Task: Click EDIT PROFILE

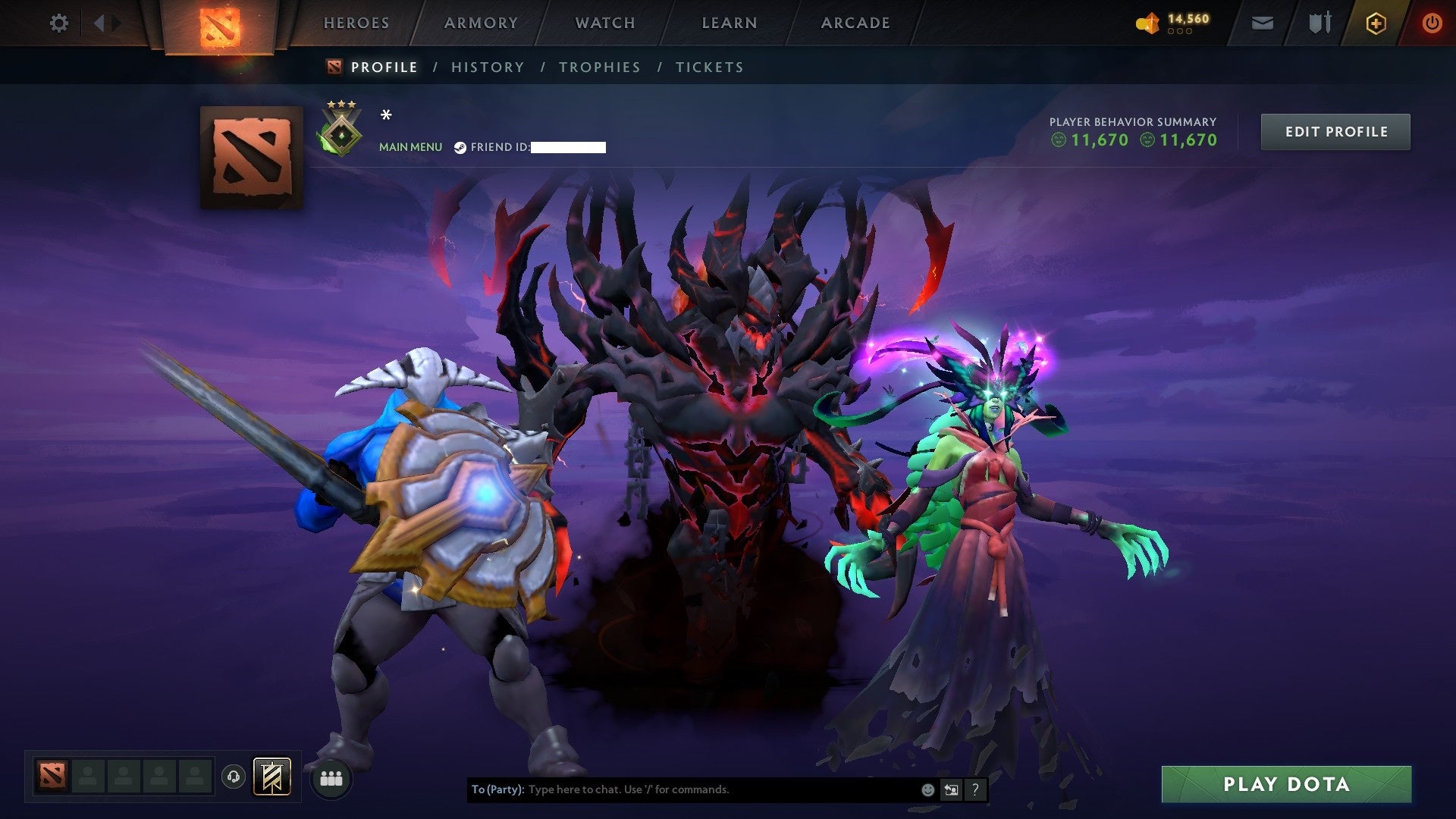Action: tap(1335, 130)
